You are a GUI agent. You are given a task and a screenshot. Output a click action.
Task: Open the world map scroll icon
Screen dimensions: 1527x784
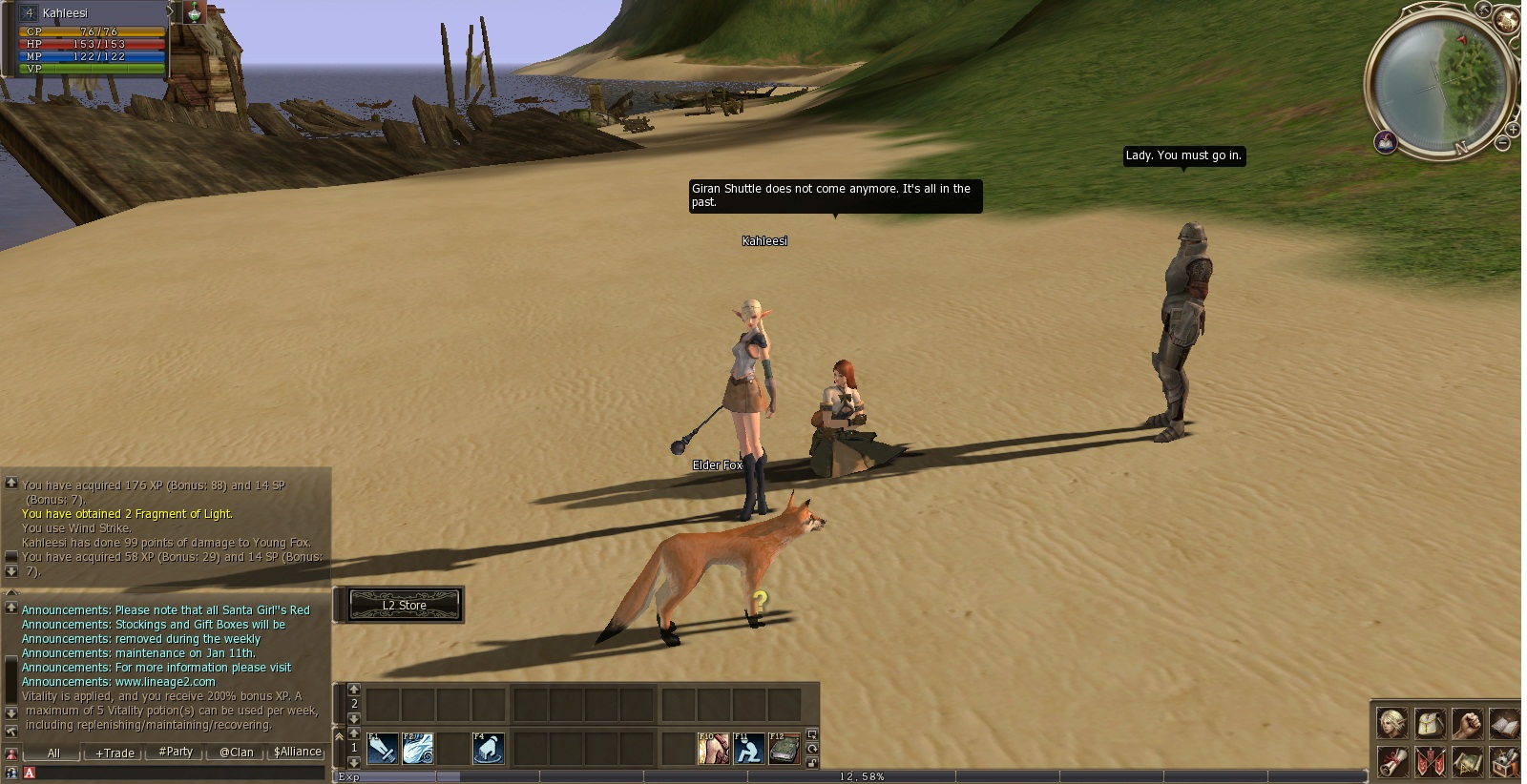(x=1467, y=762)
